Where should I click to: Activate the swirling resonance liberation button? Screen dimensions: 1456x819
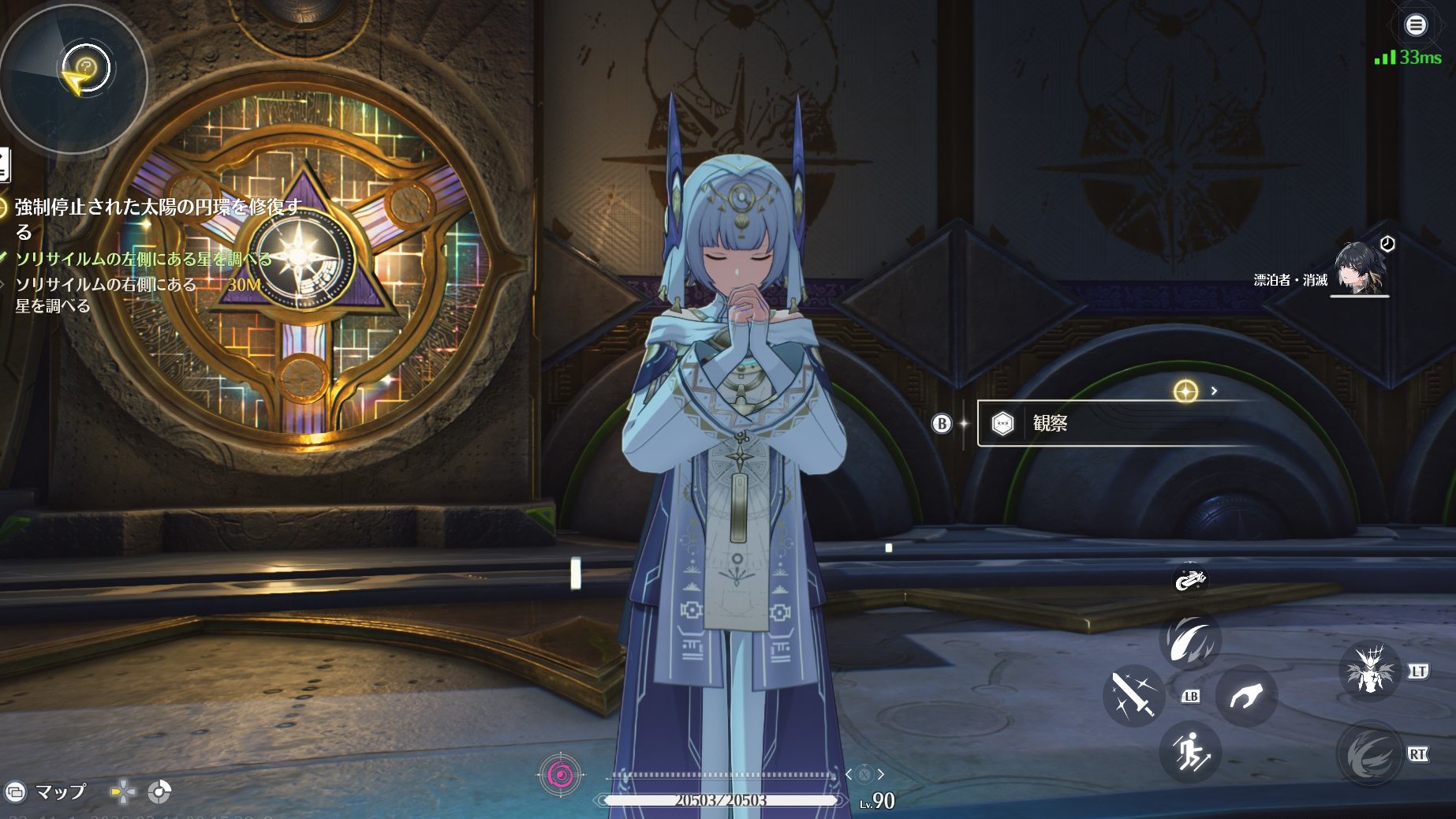coord(1369,754)
